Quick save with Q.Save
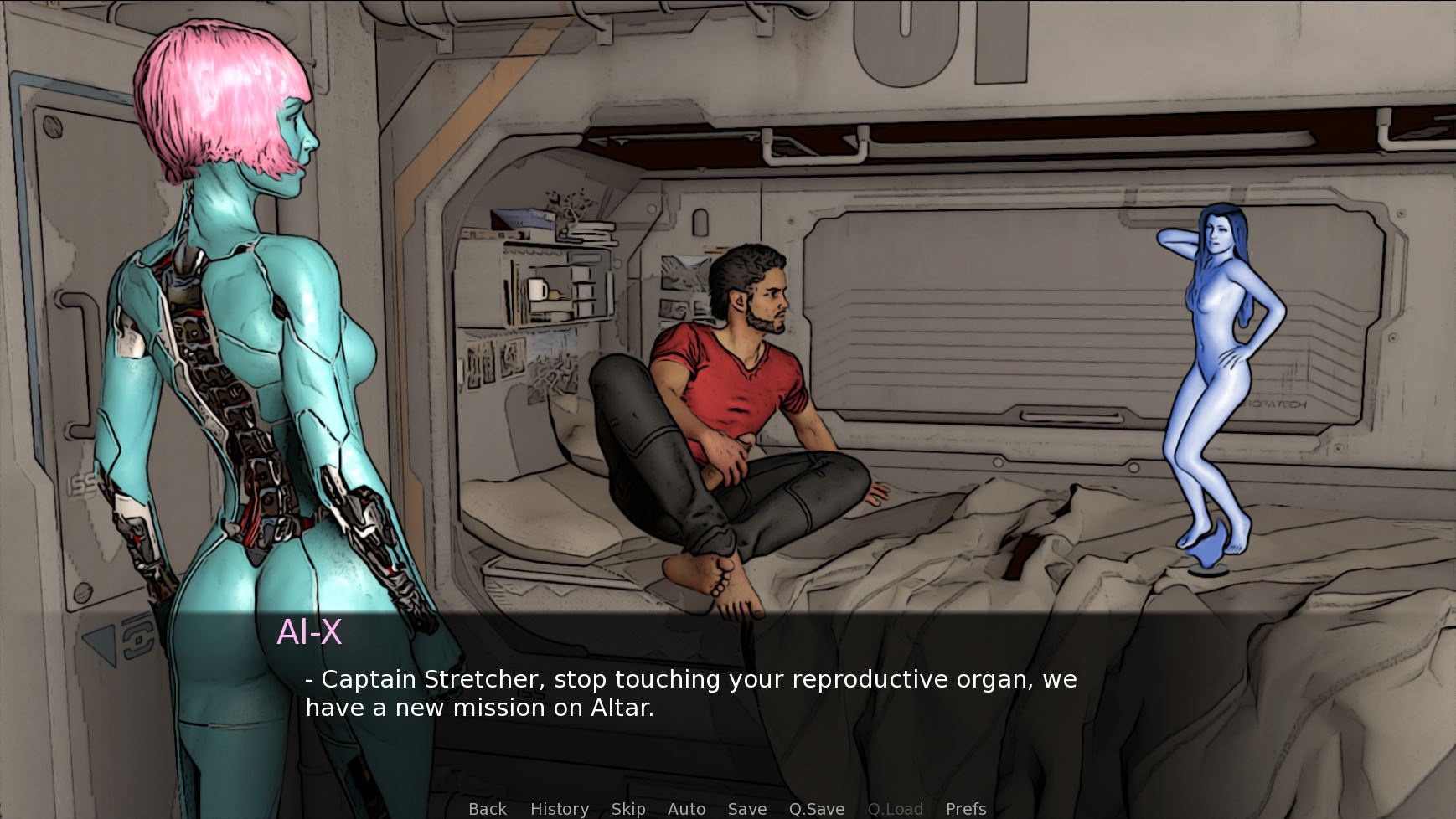Screen dimensions: 1456x819 click(816, 808)
